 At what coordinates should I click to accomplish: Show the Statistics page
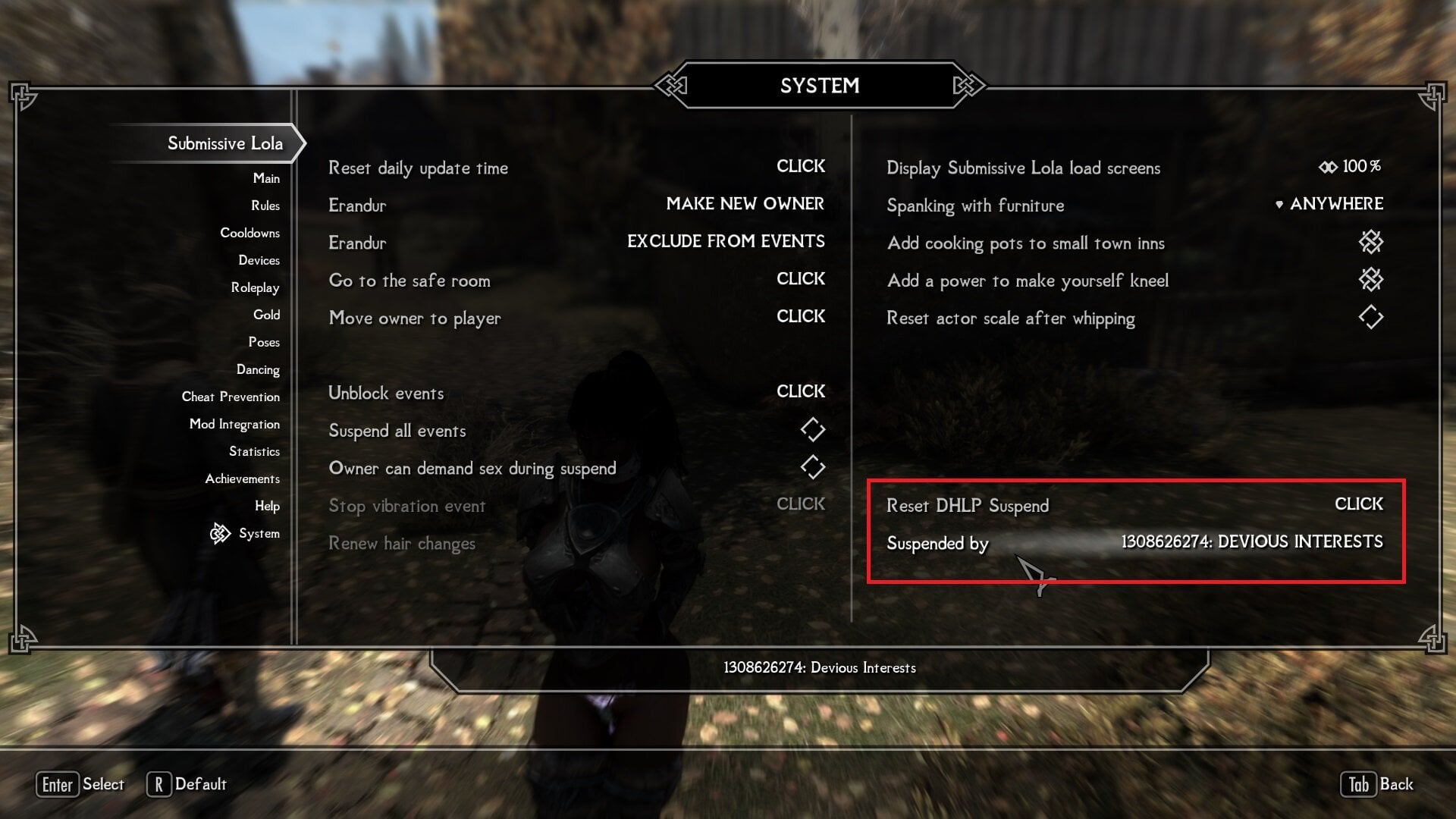(254, 451)
